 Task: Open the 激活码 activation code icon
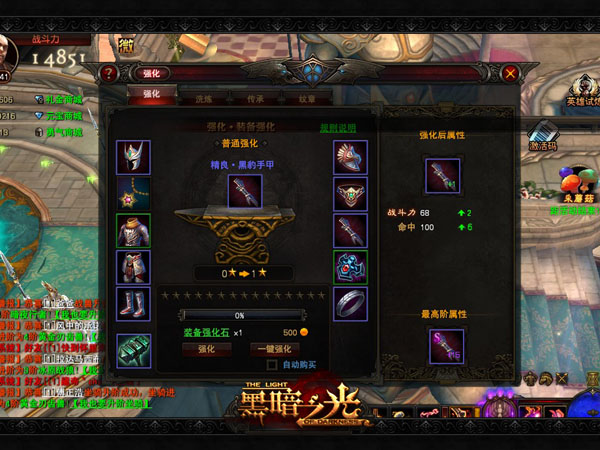tap(543, 135)
